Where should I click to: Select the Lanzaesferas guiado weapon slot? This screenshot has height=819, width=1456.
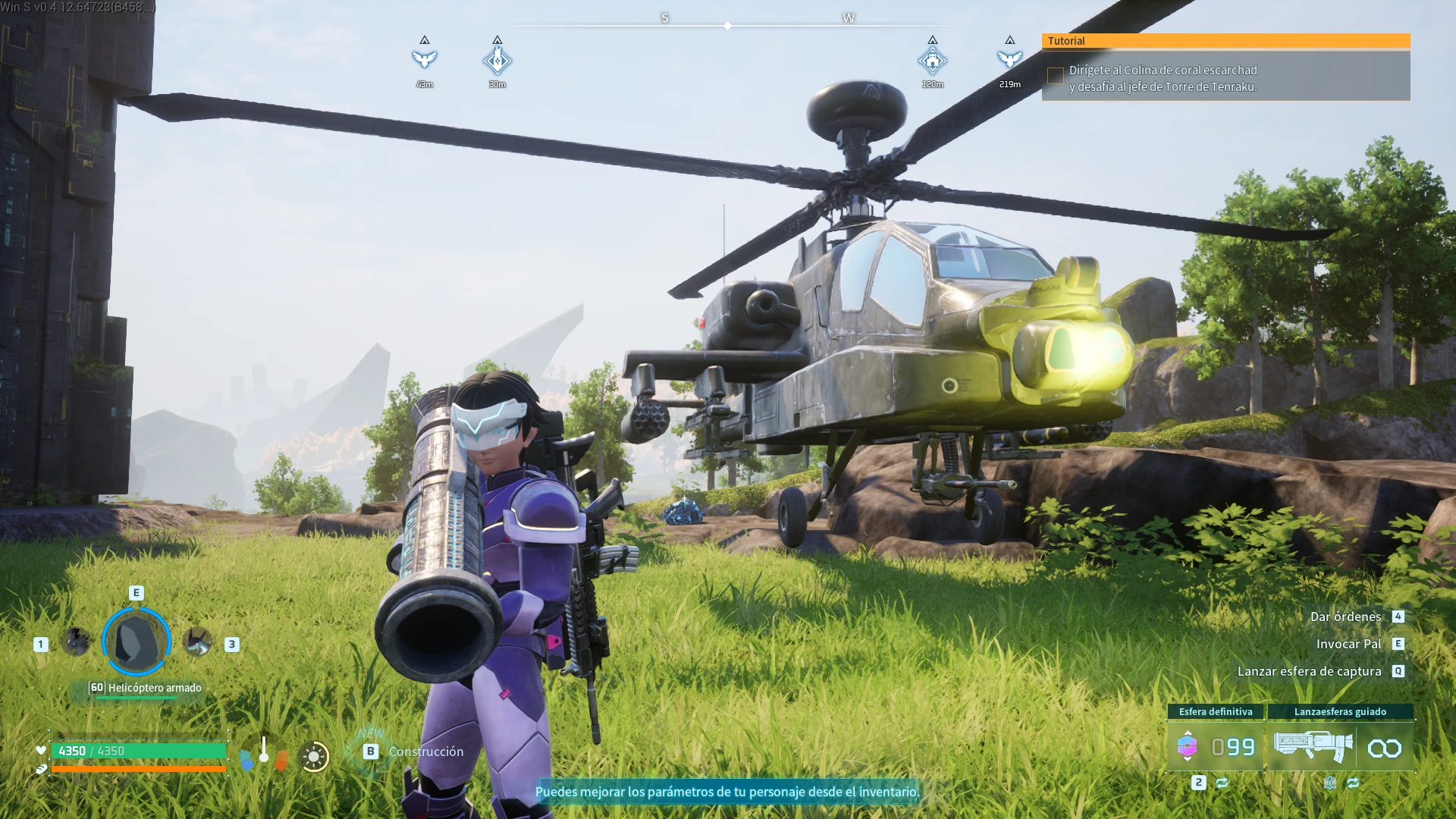click(1340, 747)
